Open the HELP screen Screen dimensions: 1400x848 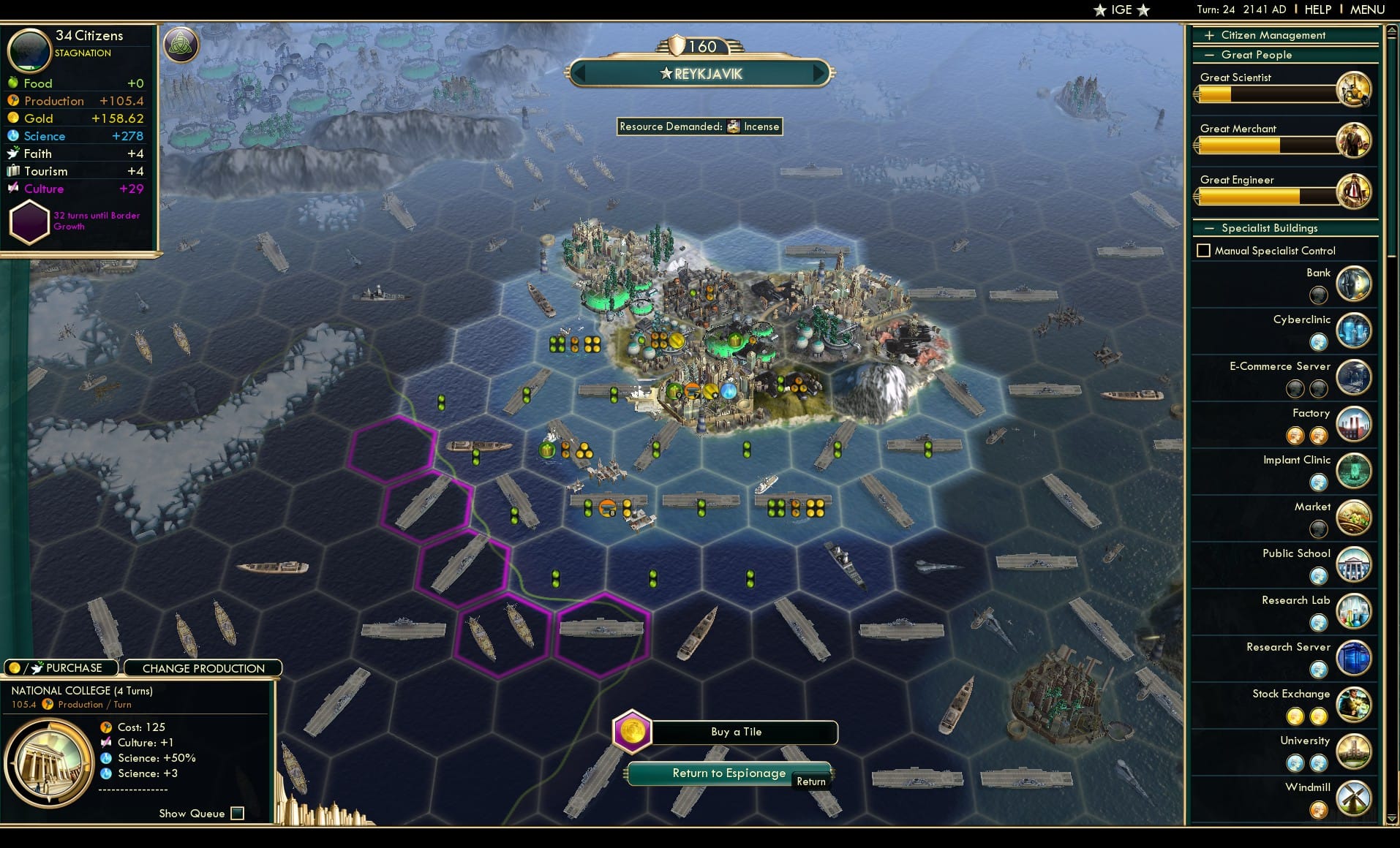tap(1318, 10)
